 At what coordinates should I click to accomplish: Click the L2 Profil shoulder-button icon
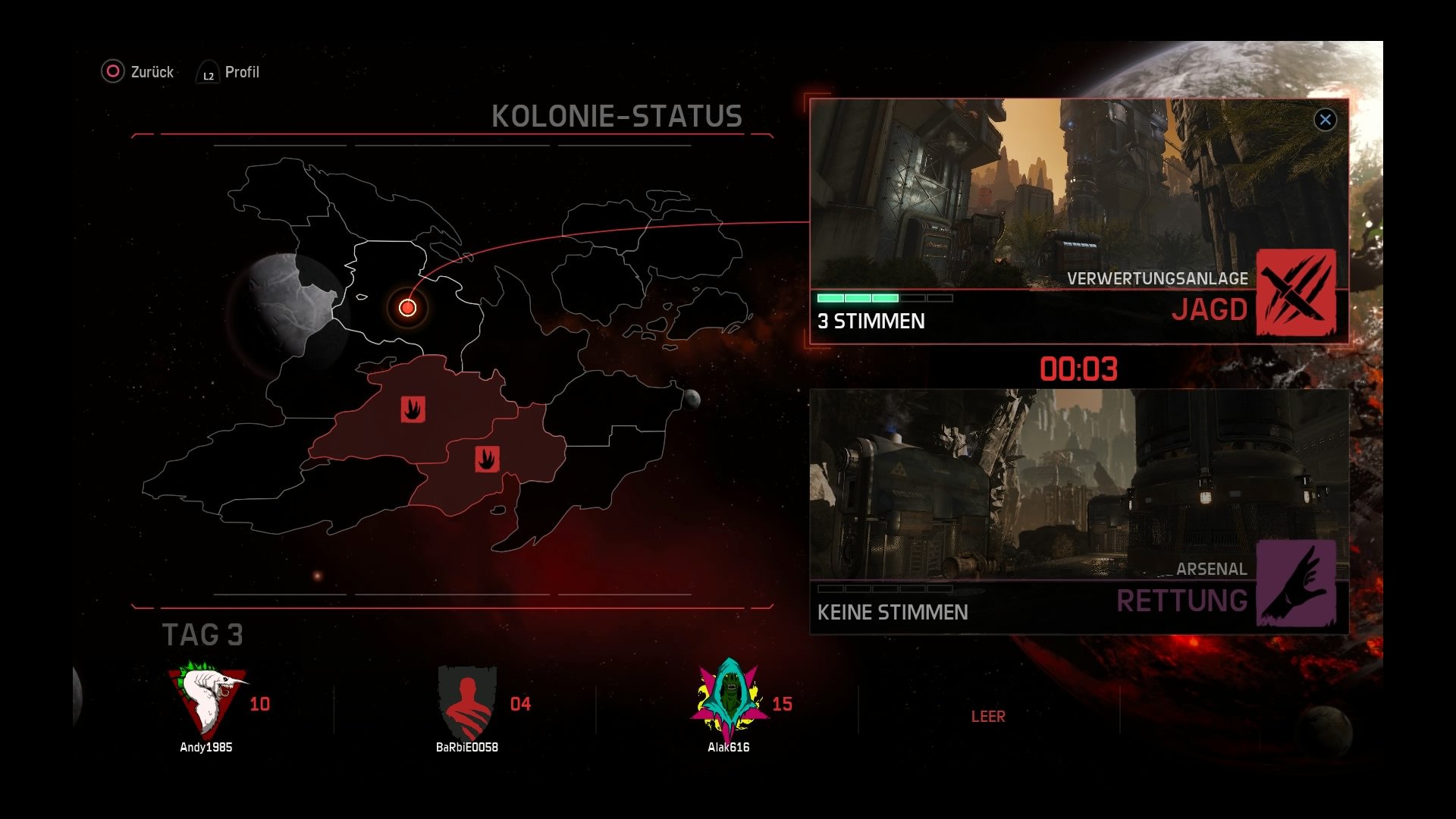click(206, 74)
